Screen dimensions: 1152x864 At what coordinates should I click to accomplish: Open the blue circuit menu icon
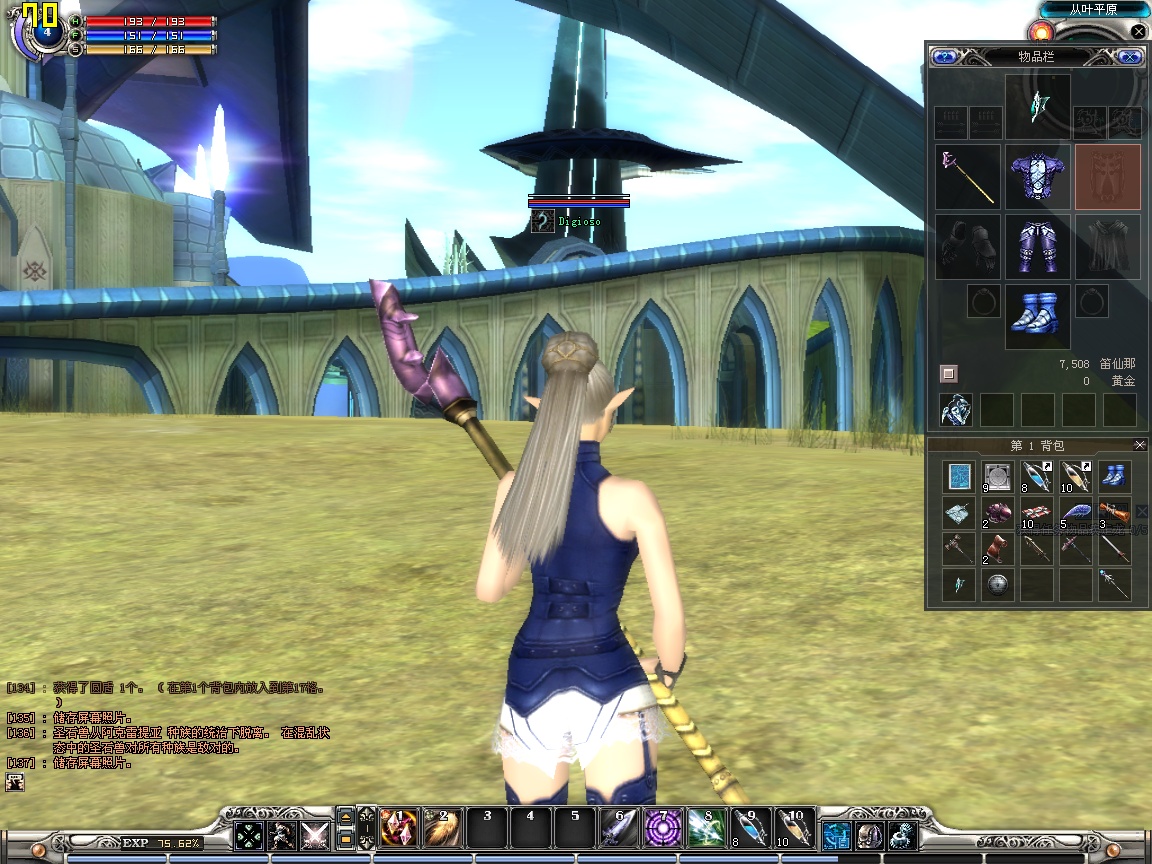pos(837,834)
